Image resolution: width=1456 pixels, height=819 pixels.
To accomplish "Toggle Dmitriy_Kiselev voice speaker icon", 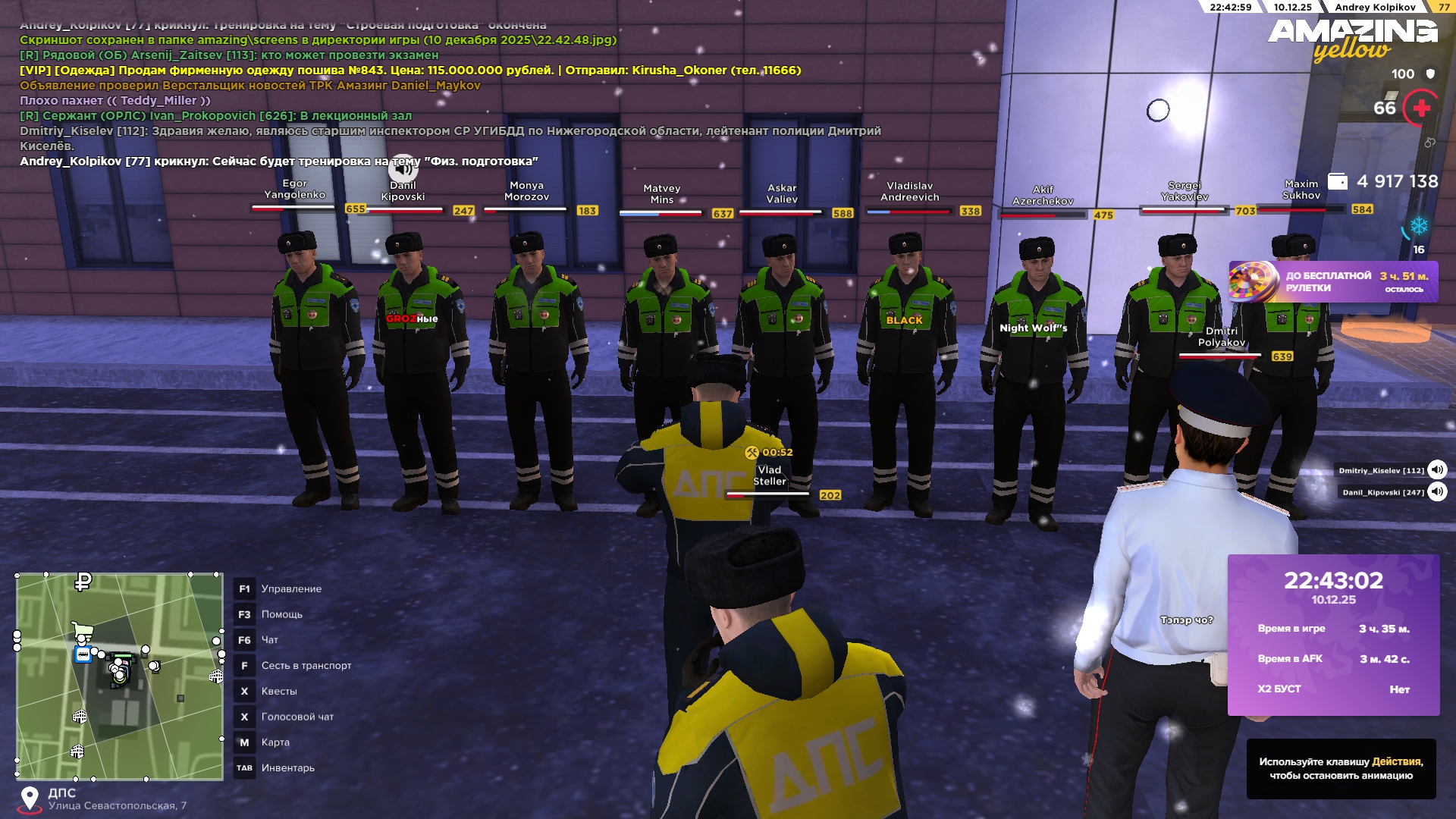I will coord(1436,470).
